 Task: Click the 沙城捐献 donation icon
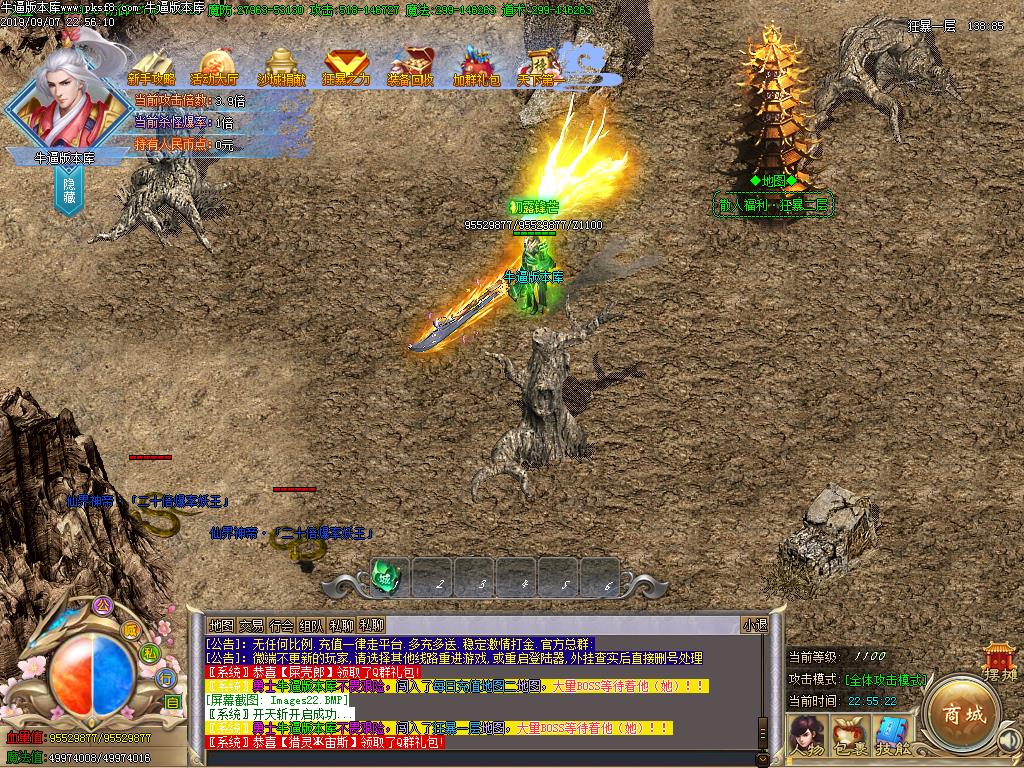pyautogui.click(x=281, y=67)
